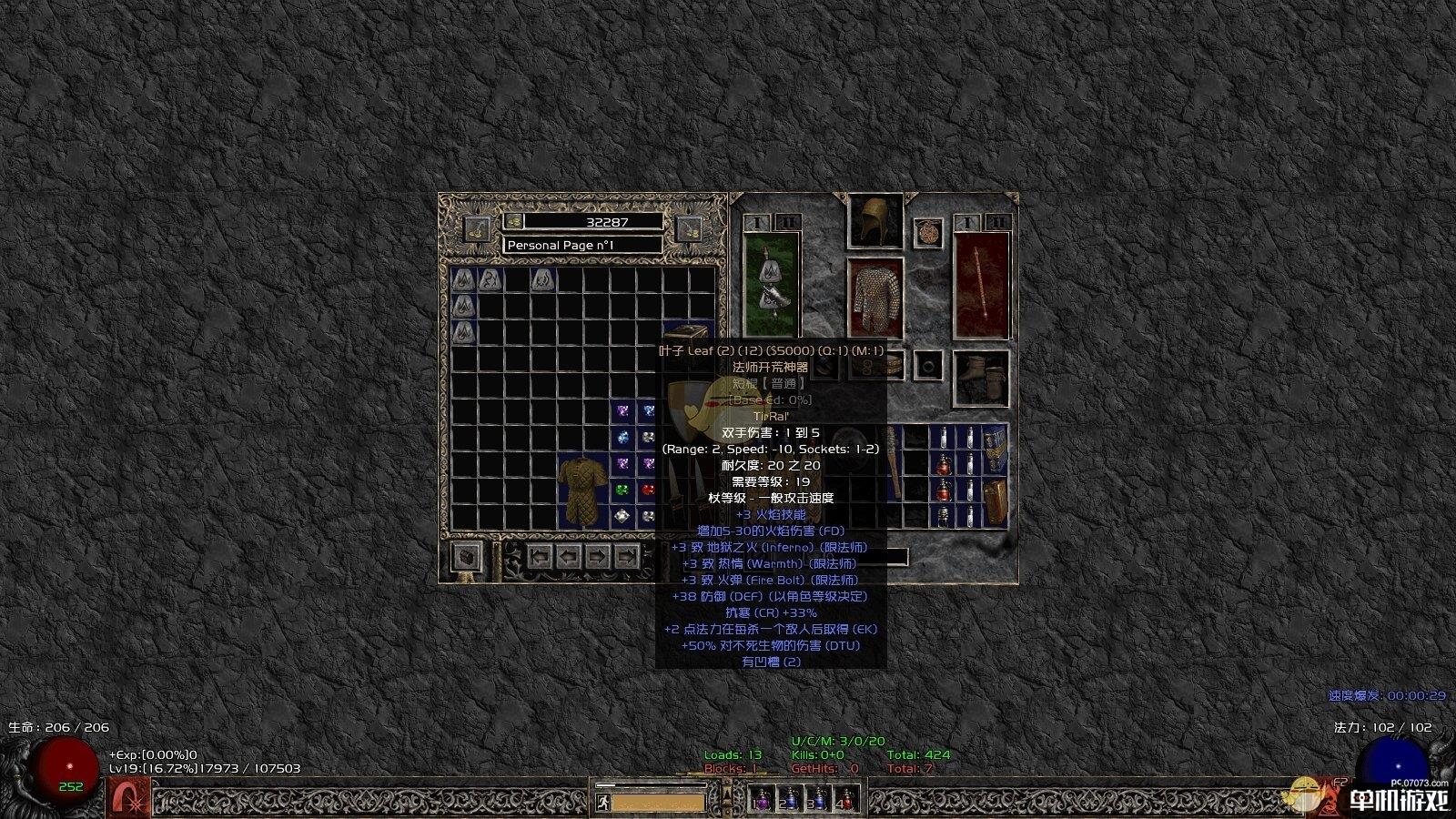This screenshot has height=819, width=1456.
Task: Toggle the run/walk button
Action: click(602, 803)
